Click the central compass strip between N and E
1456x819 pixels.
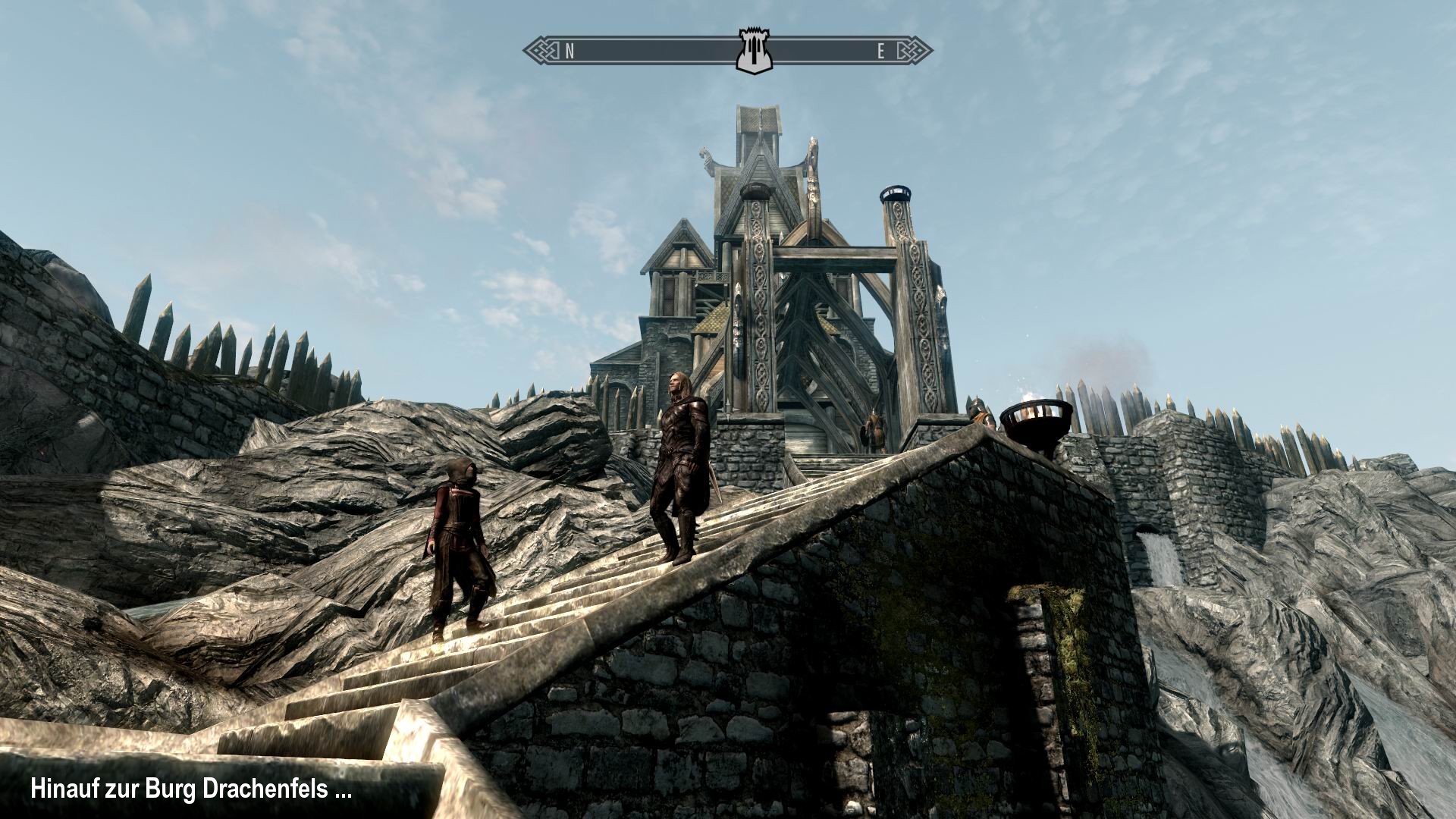(660, 49)
